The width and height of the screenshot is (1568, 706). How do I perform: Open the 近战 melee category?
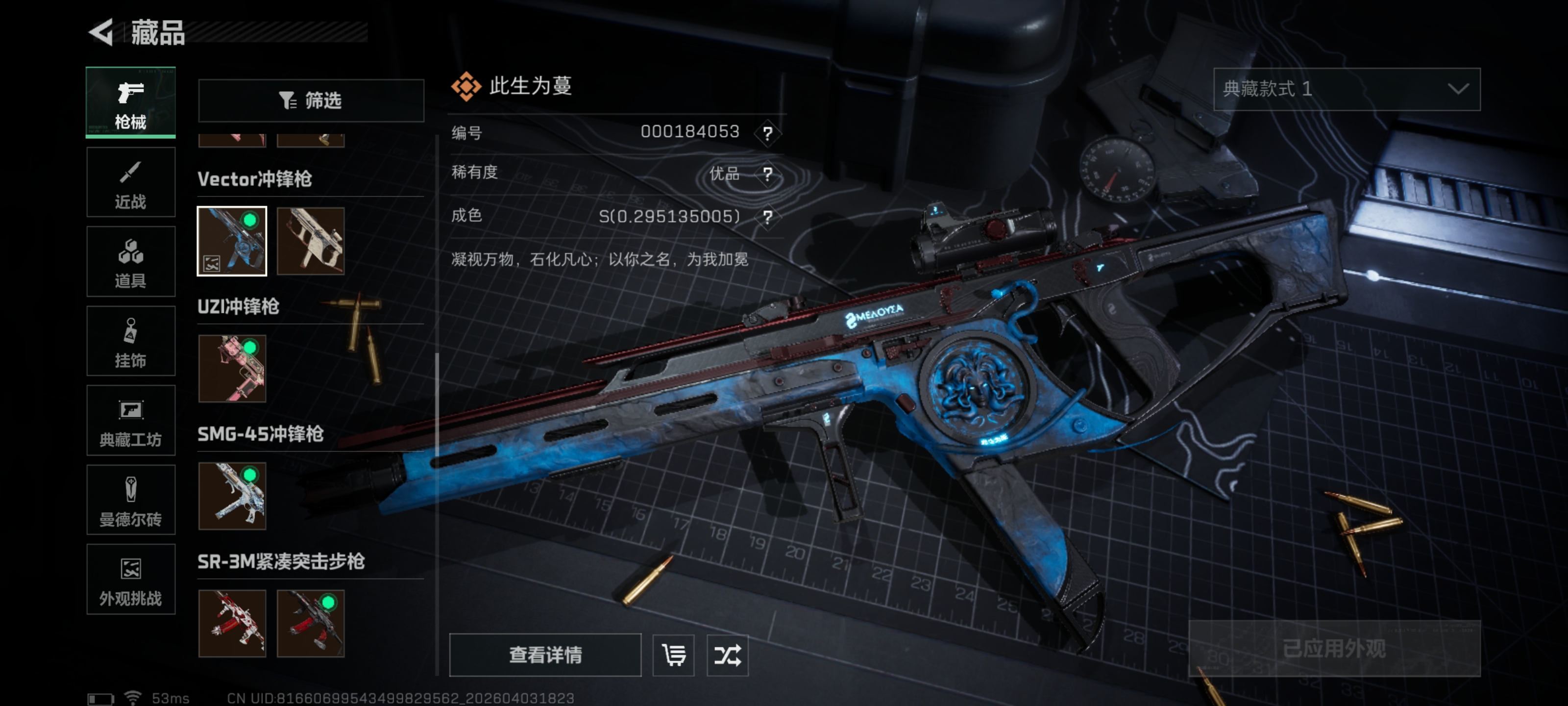pyautogui.click(x=130, y=182)
